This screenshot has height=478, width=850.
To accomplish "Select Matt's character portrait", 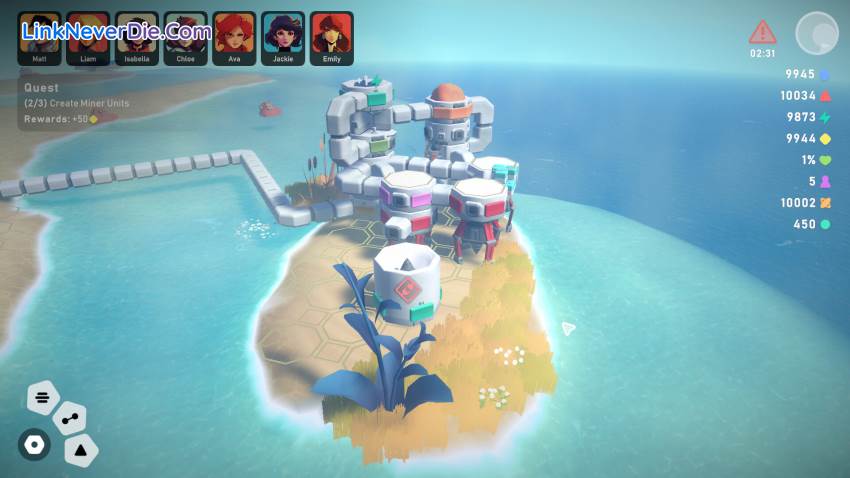I will (39, 36).
